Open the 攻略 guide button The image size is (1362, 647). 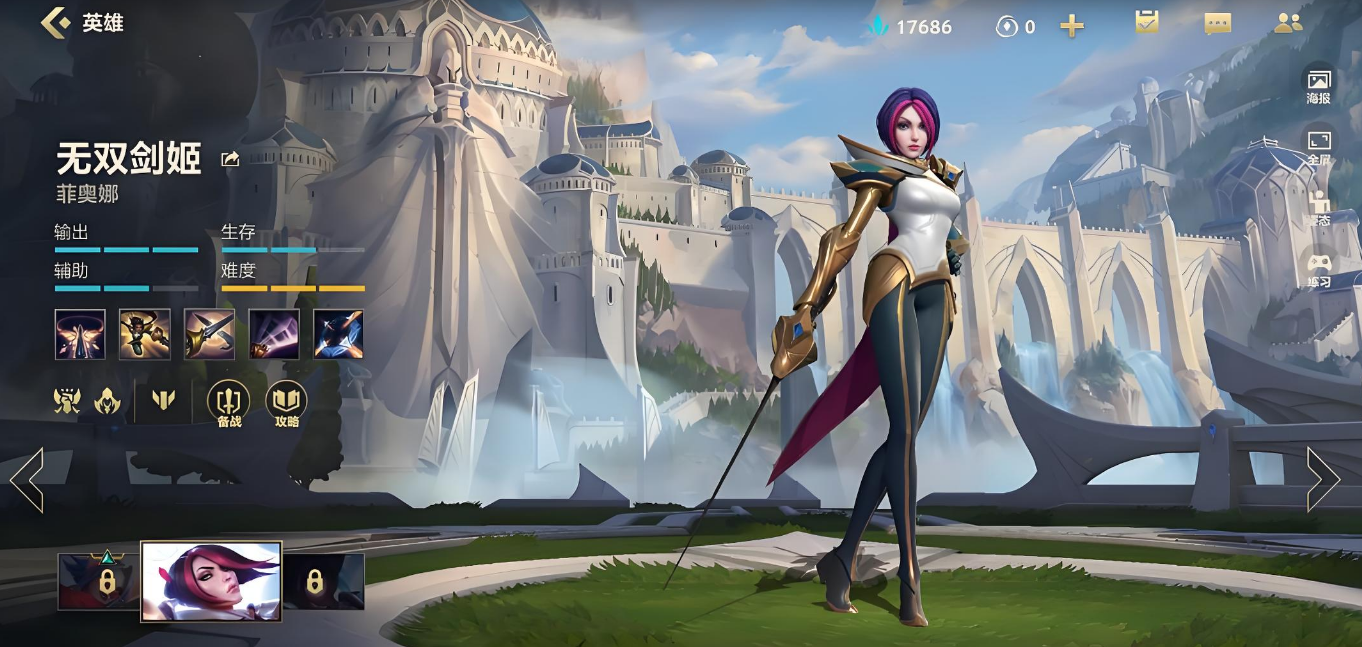[287, 404]
